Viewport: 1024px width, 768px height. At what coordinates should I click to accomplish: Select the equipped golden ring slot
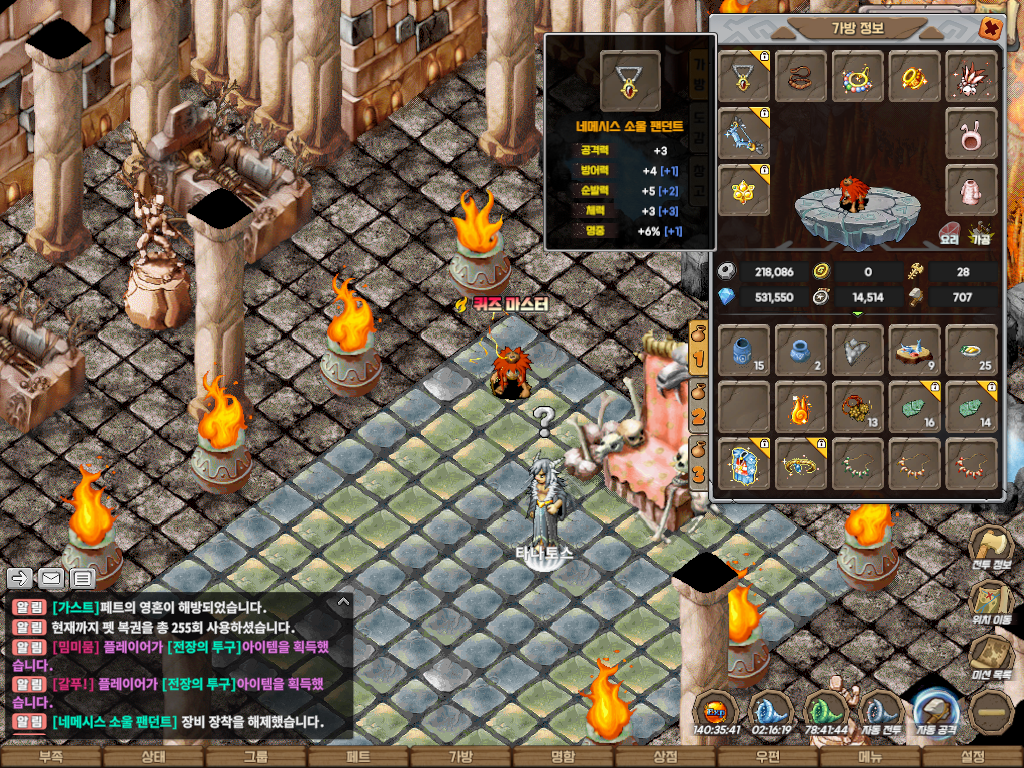coord(914,77)
